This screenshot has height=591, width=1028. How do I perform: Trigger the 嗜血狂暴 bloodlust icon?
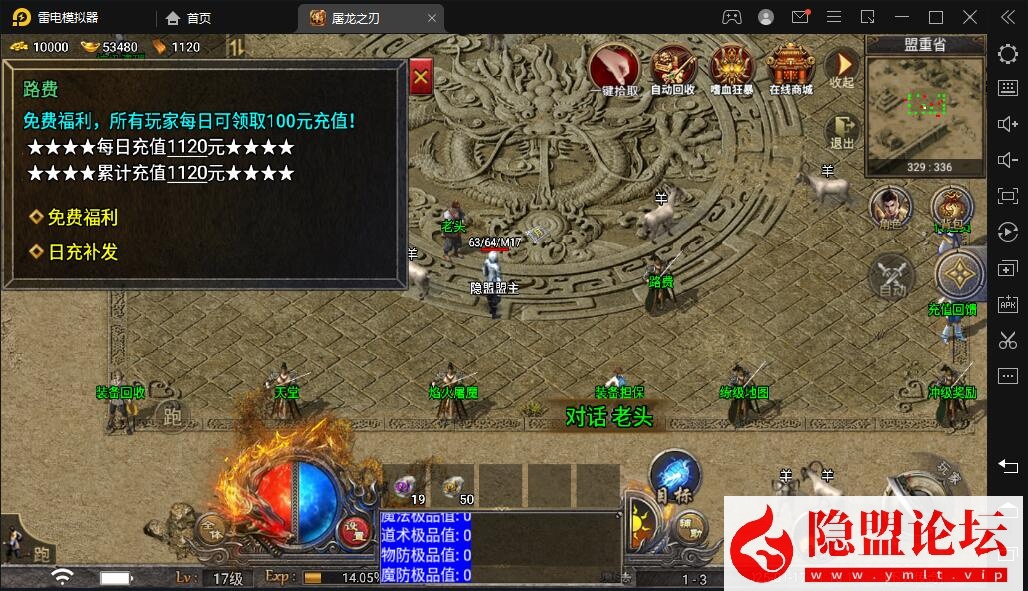tap(732, 67)
